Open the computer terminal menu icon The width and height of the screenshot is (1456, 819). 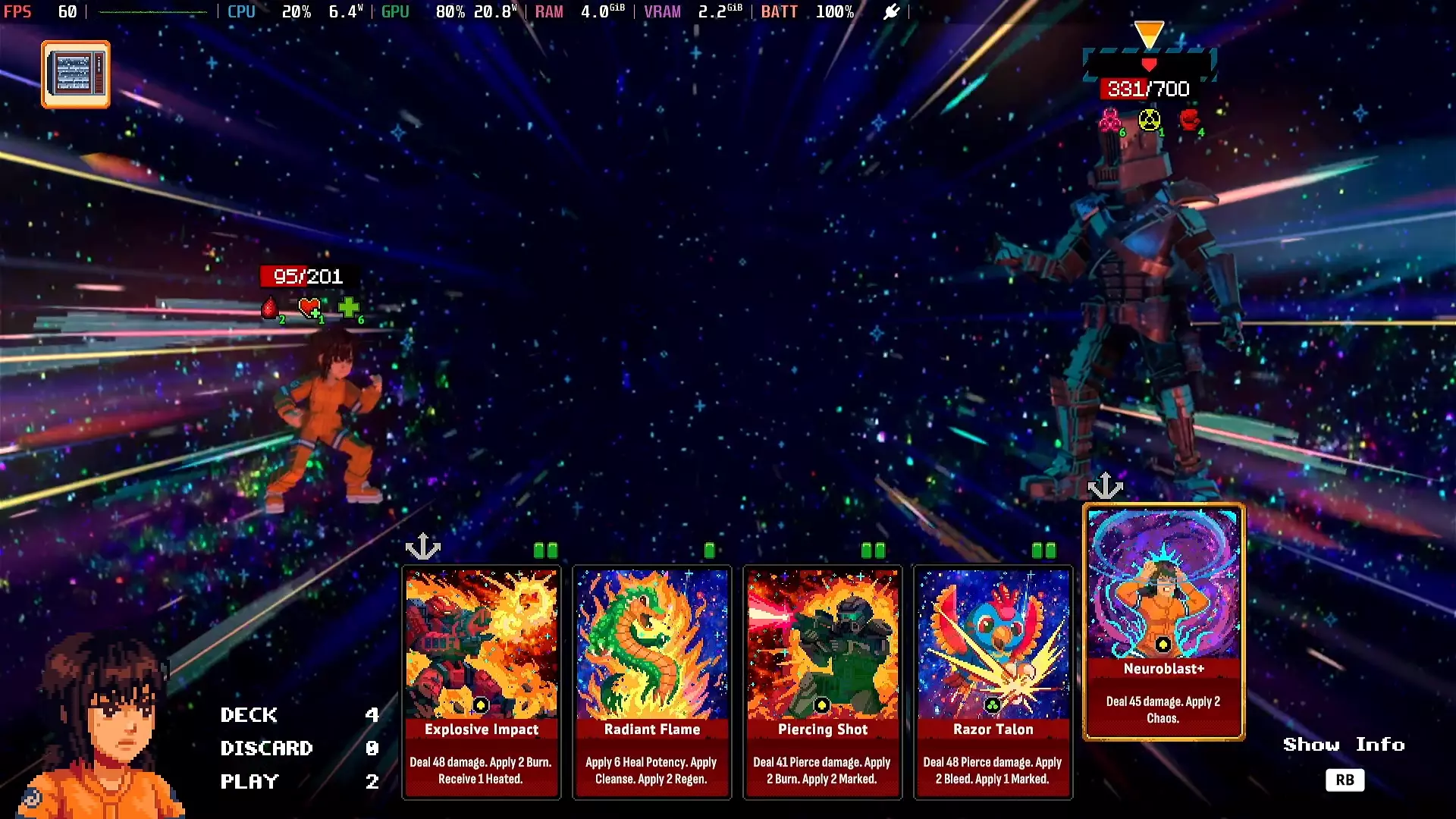75,74
